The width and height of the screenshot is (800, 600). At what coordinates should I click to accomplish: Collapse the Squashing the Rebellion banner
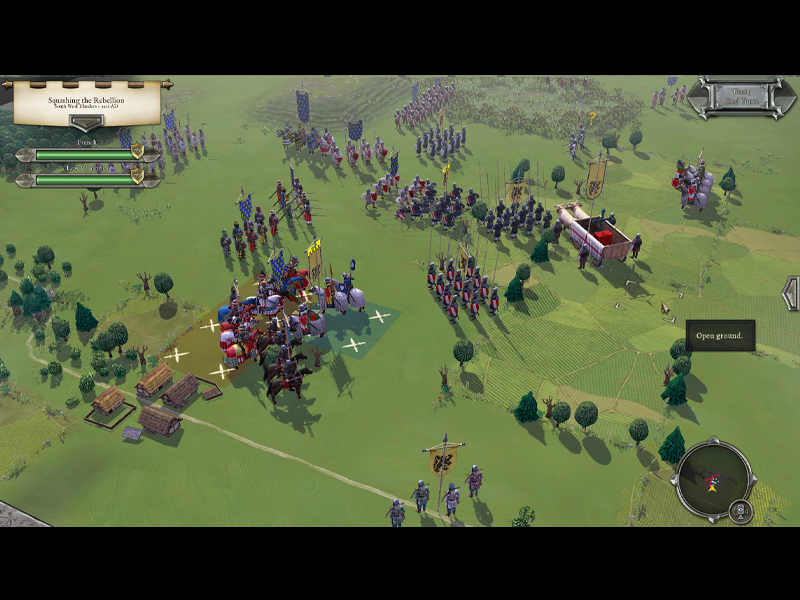pos(86,122)
